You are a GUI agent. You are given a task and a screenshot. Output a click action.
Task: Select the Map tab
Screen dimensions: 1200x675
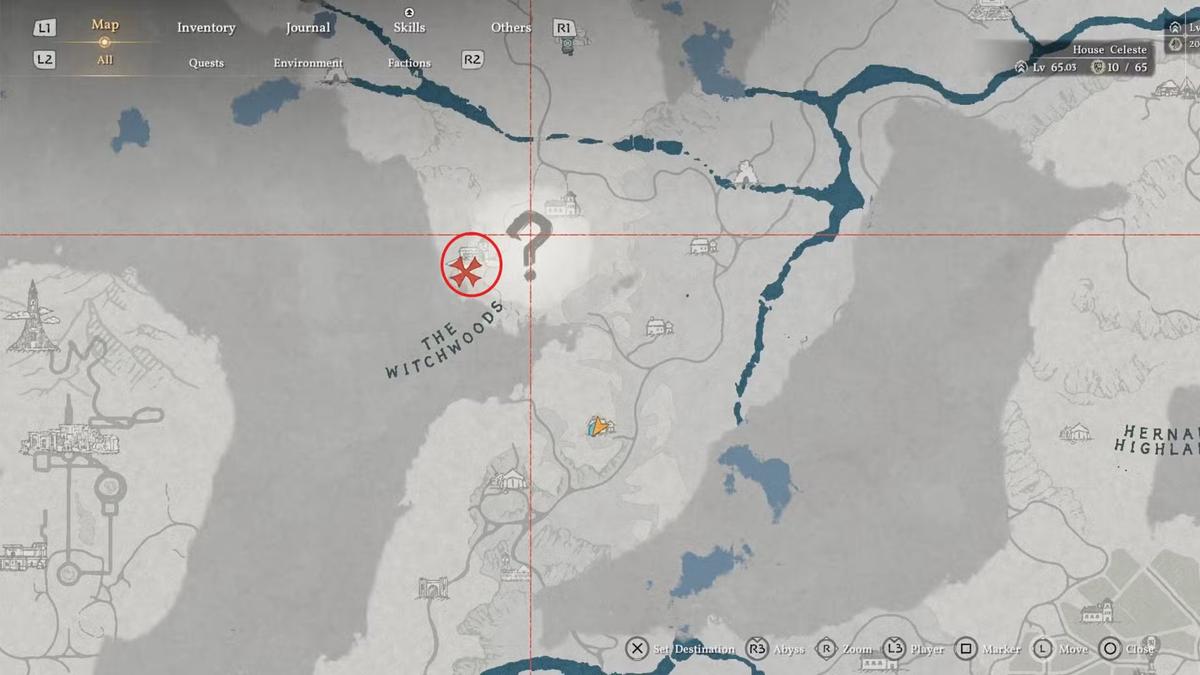(105, 25)
